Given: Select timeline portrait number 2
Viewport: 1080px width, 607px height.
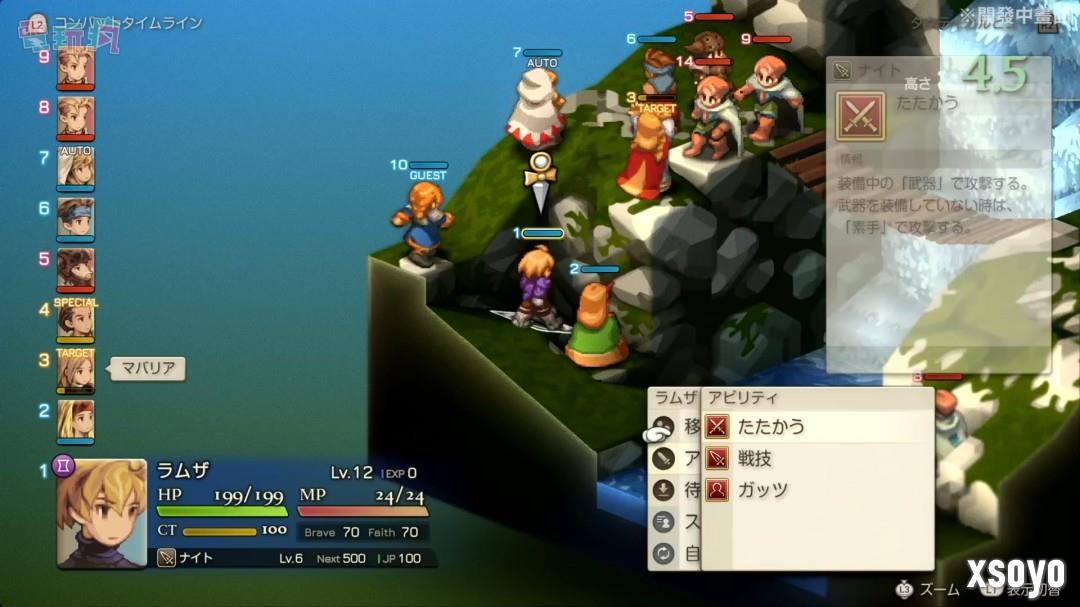Looking at the screenshot, I should pos(75,420).
